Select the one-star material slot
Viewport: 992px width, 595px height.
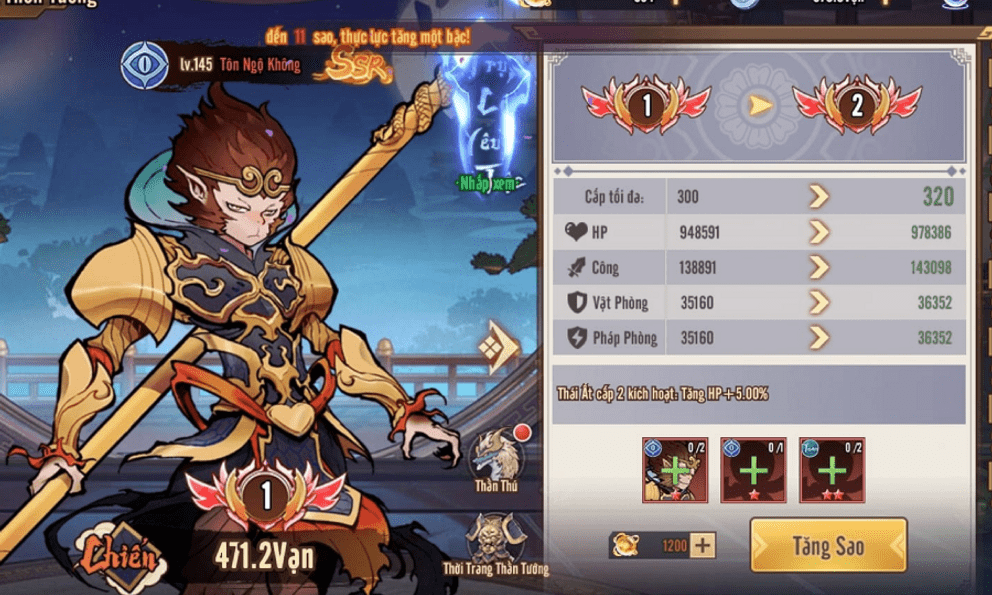753,469
